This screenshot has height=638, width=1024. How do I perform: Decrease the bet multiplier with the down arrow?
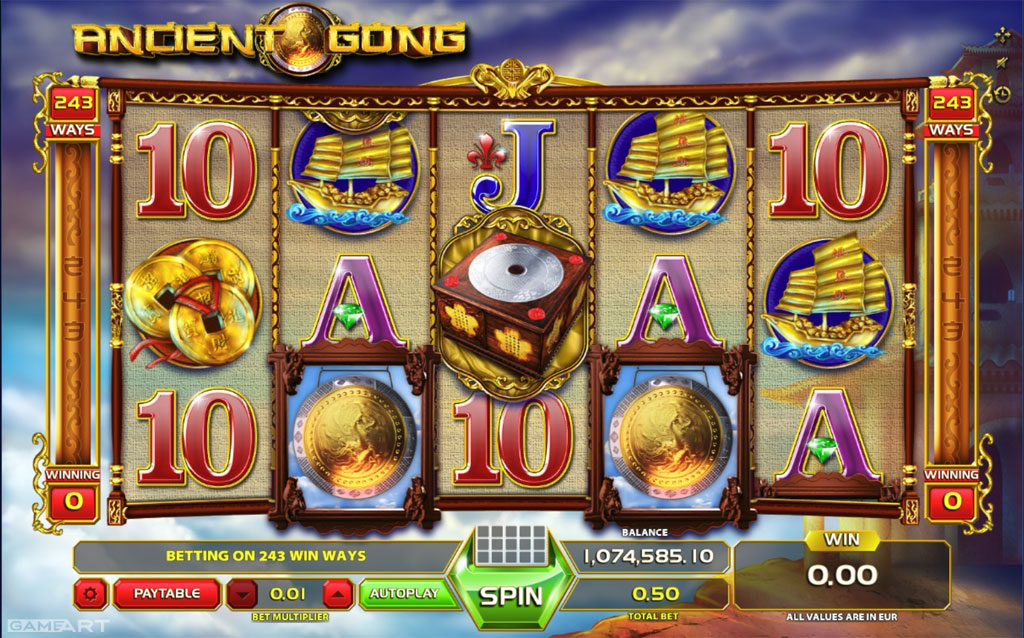point(242,594)
